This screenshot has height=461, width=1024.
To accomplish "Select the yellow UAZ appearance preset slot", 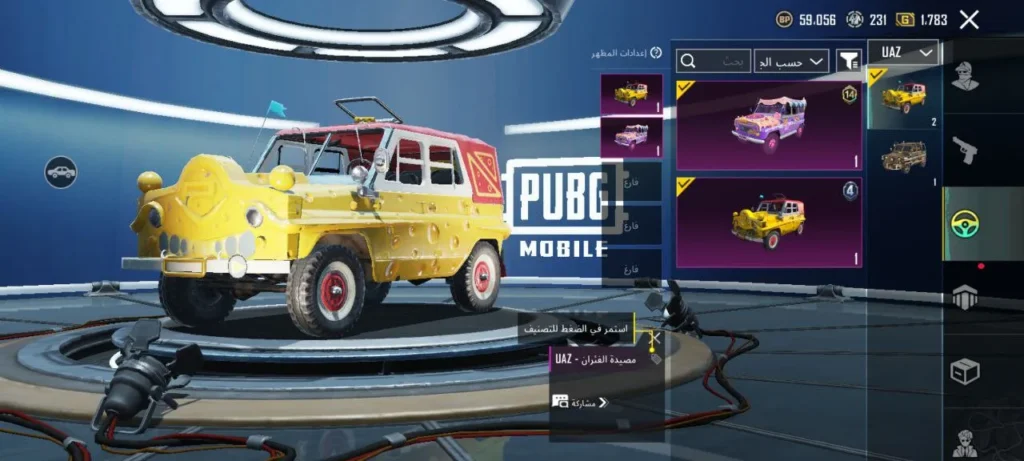I will click(x=631, y=94).
